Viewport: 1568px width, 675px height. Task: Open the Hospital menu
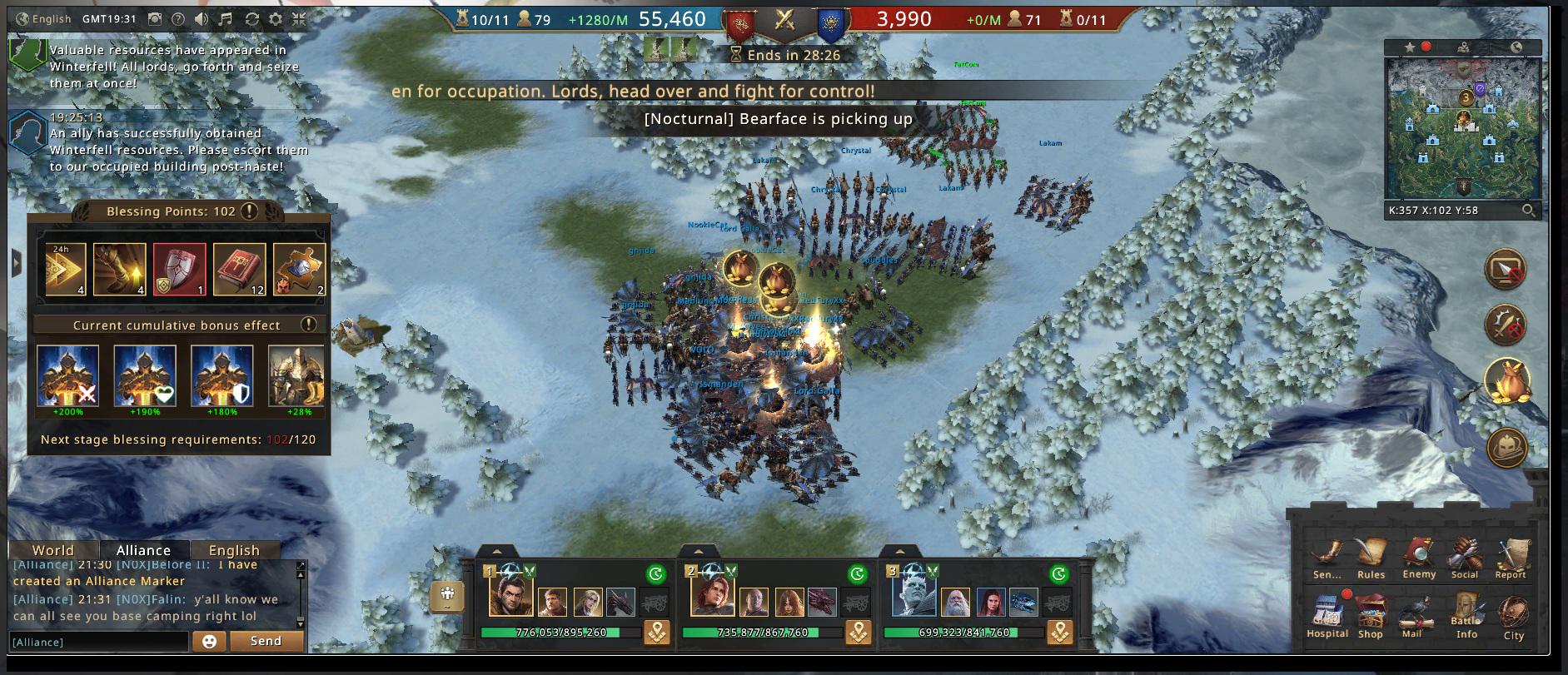point(1327,616)
